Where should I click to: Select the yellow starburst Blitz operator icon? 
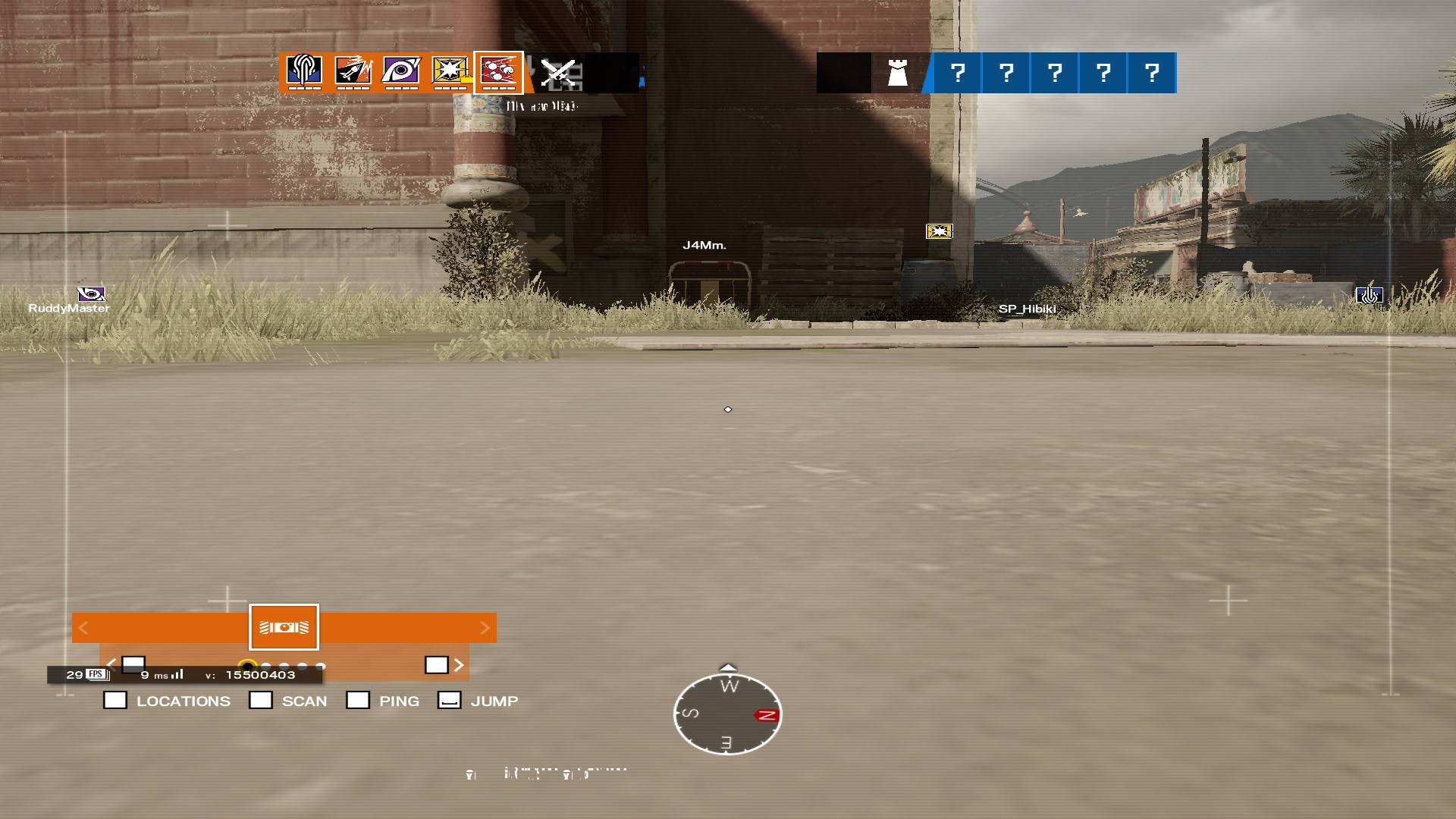point(450,72)
